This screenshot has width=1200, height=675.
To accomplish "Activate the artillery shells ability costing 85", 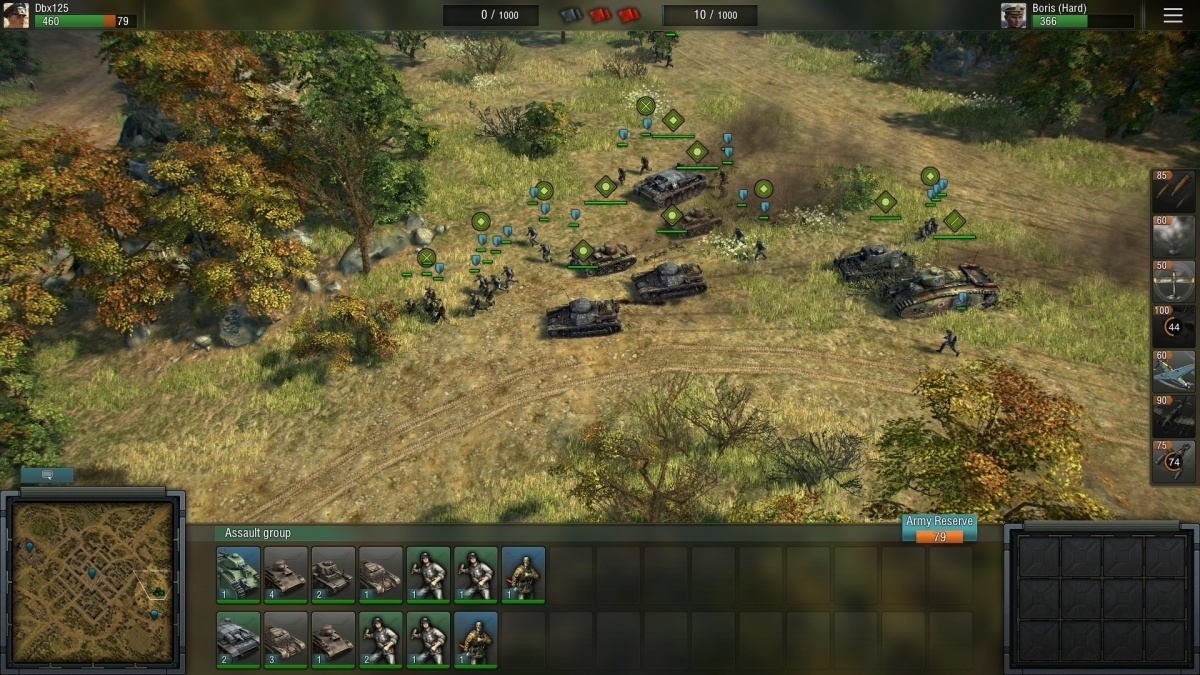I will pyautogui.click(x=1174, y=190).
